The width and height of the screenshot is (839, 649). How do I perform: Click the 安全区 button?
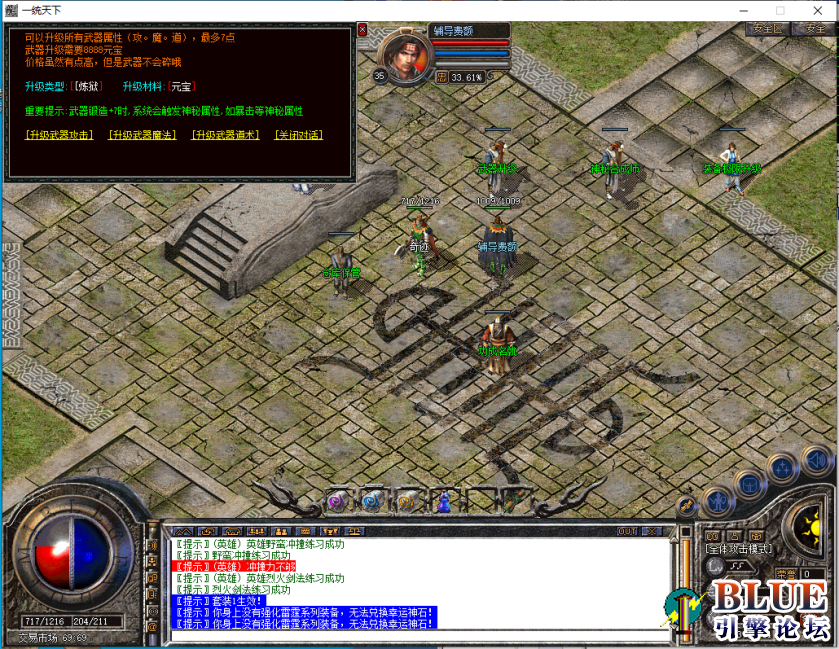(x=766, y=29)
